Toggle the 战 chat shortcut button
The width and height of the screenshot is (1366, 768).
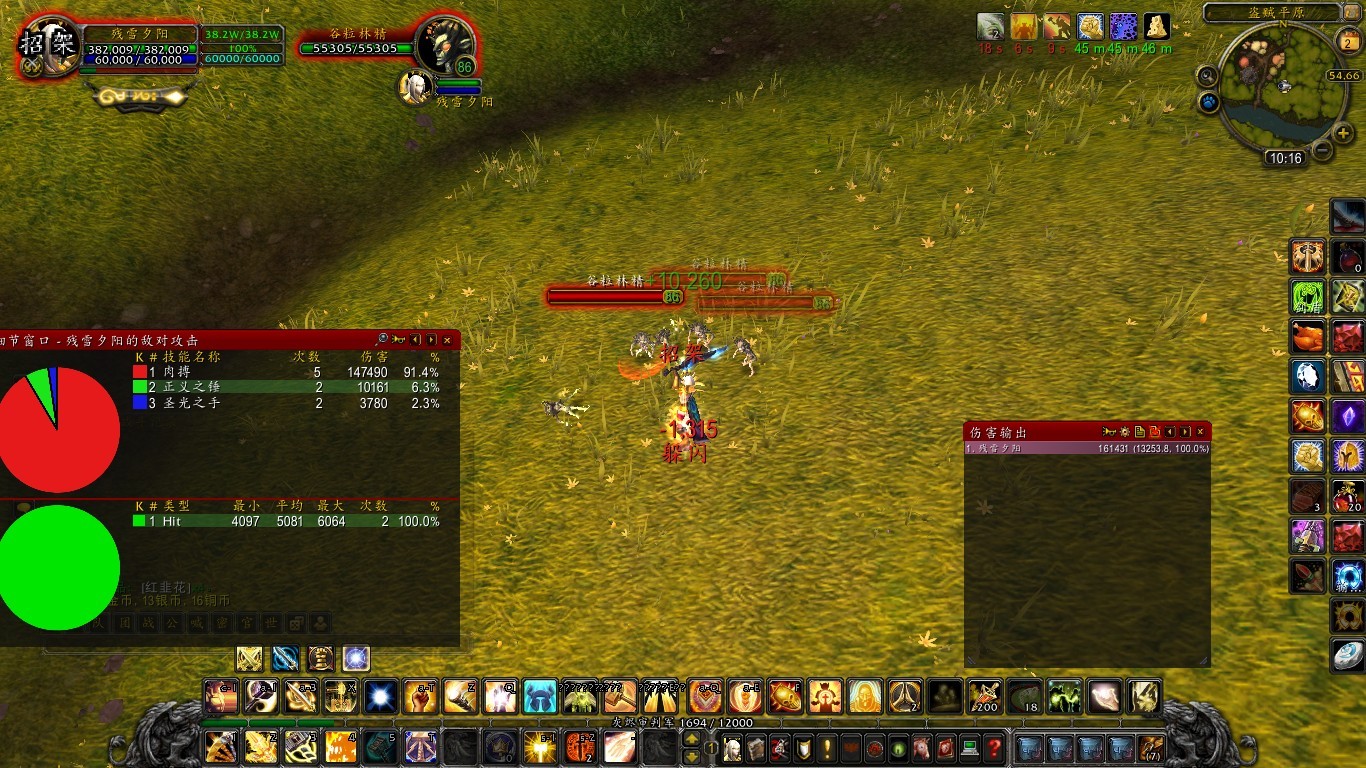(148, 622)
